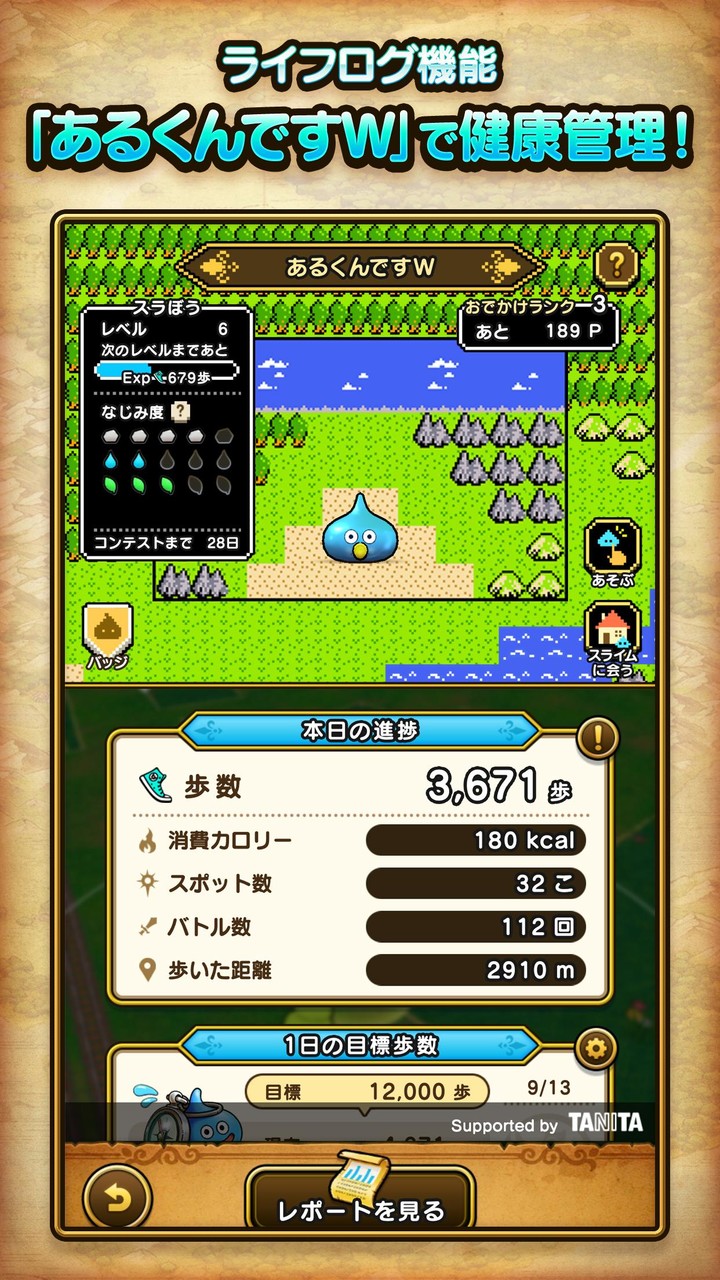The image size is (720, 1280).
Task: Open the question mark help button
Action: tap(617, 266)
